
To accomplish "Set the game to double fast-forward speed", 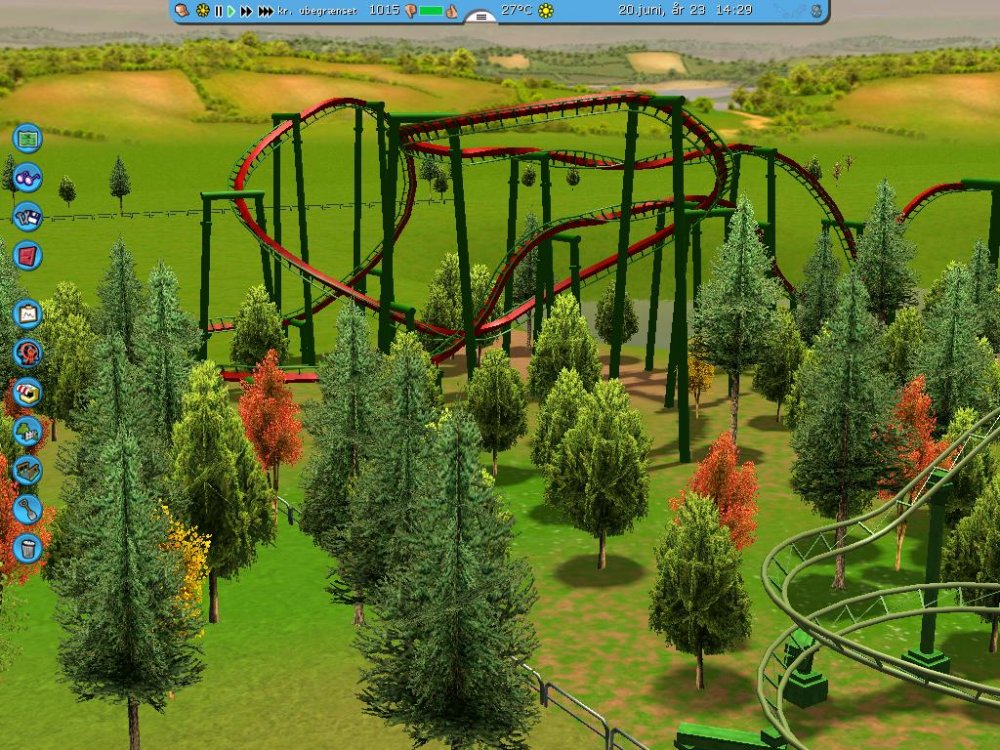I will (246, 11).
